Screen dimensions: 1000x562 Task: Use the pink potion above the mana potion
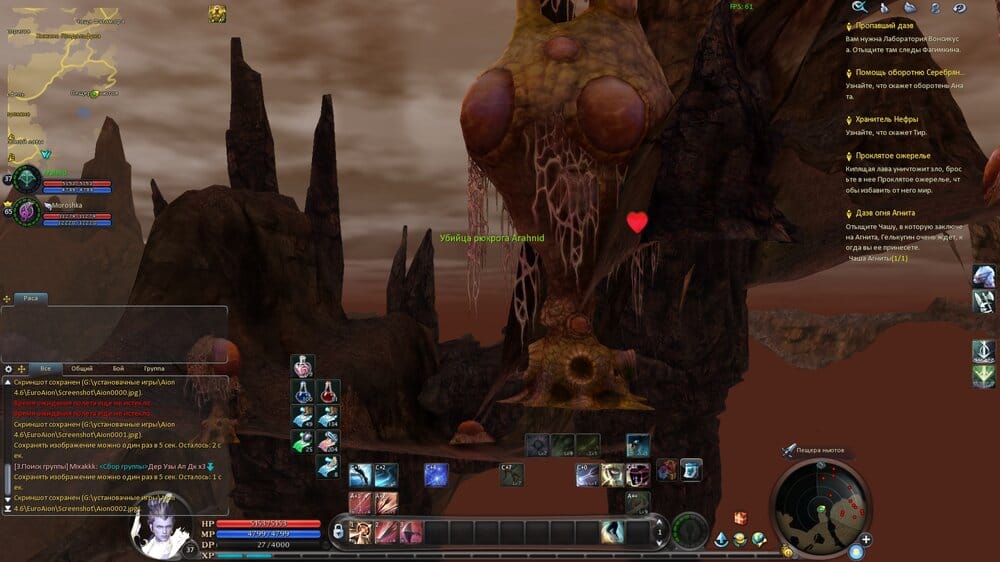click(303, 366)
